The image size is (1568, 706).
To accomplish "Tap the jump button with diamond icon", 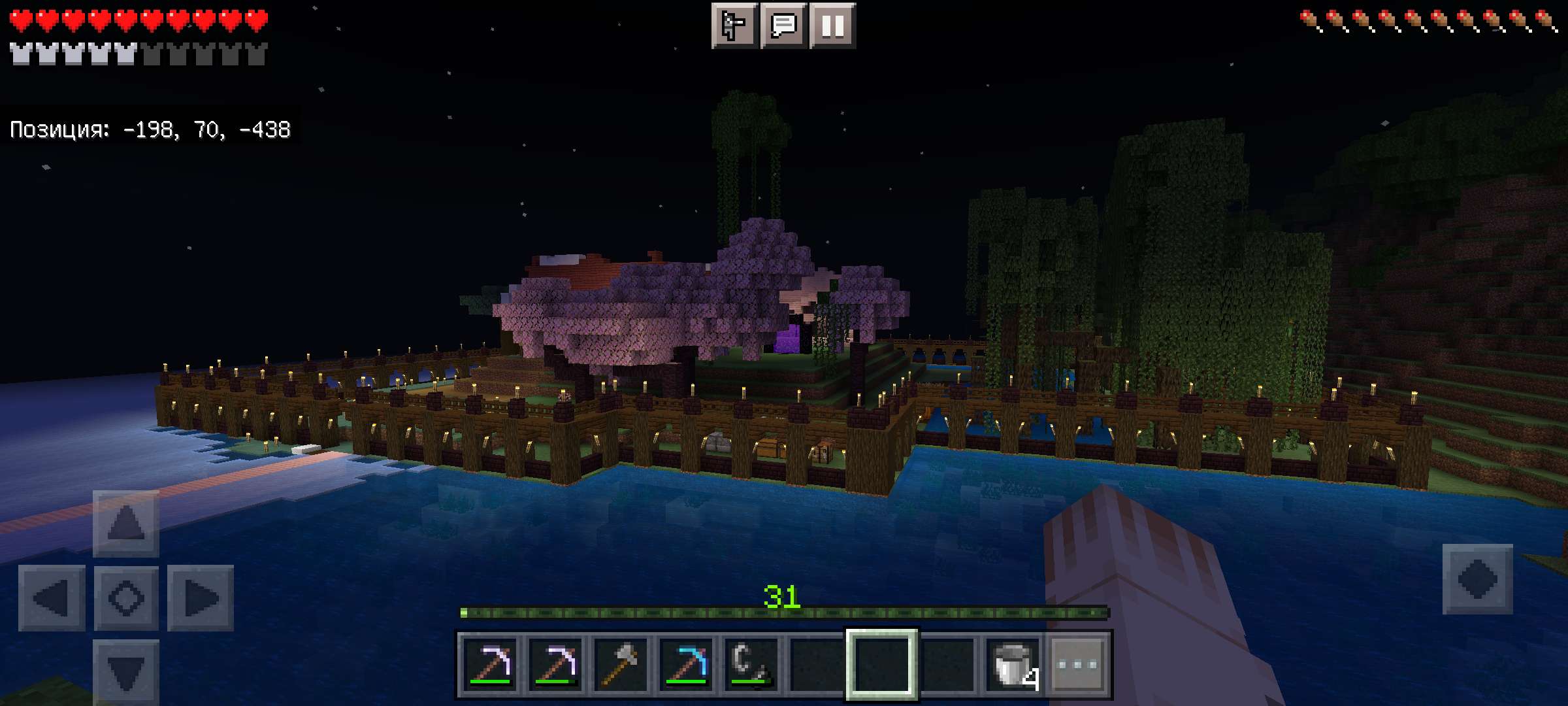I will 1477,579.
